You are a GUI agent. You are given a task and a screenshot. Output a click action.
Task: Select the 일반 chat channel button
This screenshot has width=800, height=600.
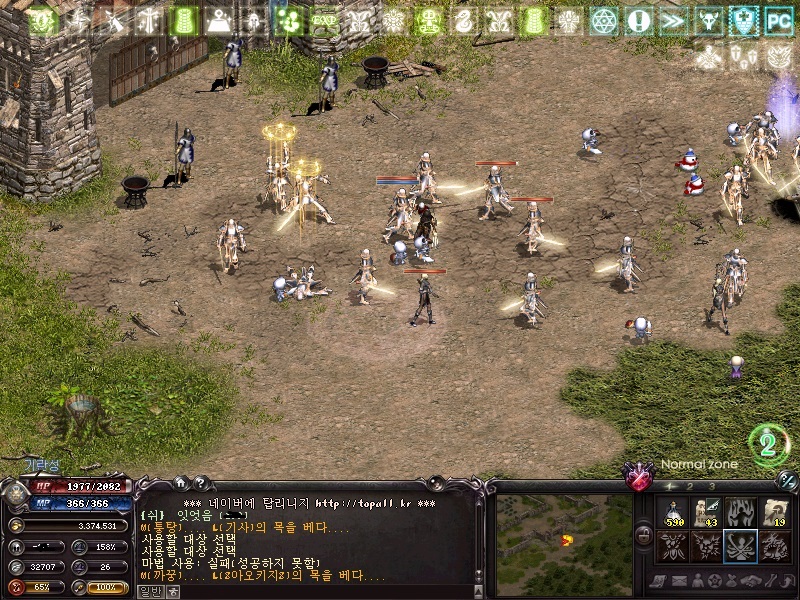point(149,591)
